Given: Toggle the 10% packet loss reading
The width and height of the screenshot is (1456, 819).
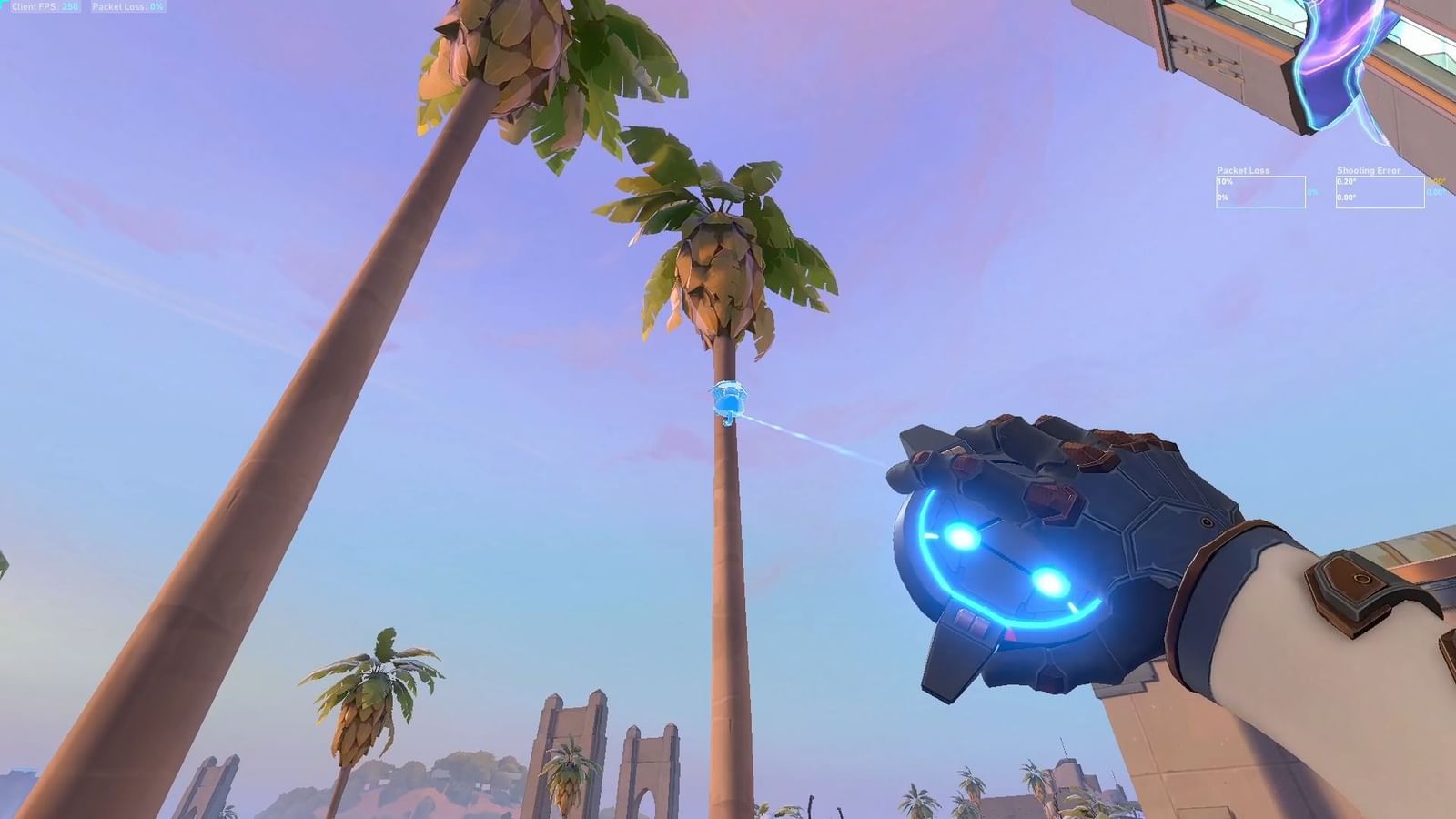Looking at the screenshot, I should click(1224, 181).
